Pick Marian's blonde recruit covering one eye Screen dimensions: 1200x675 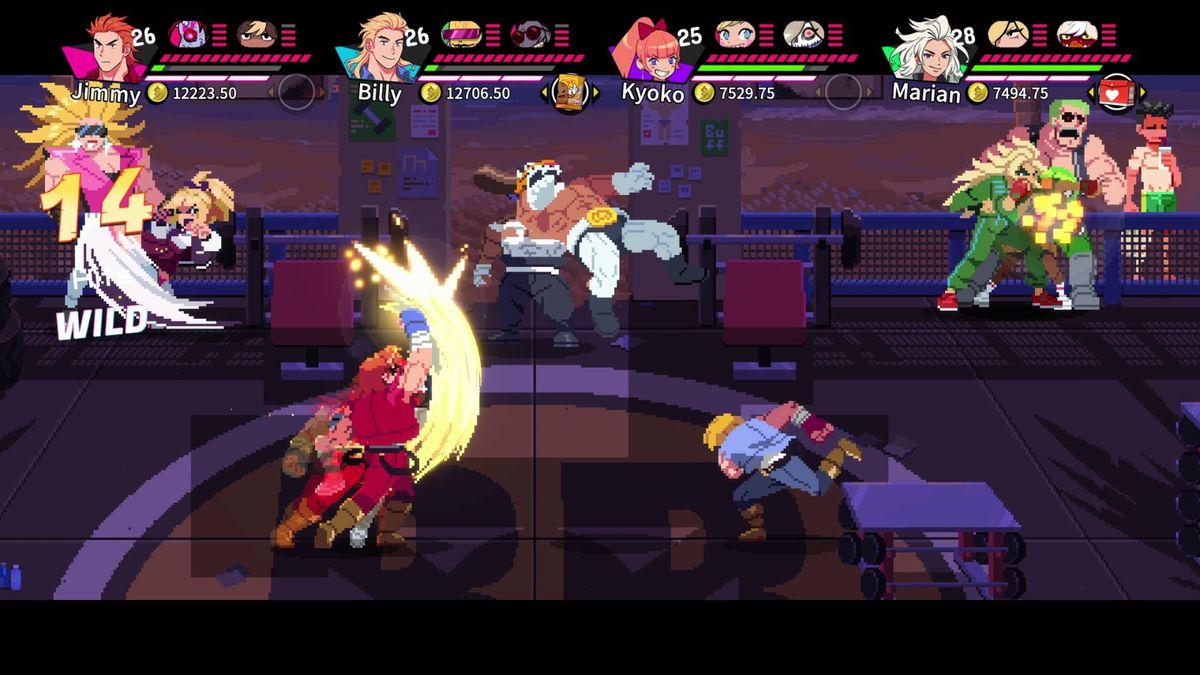click(x=1007, y=35)
